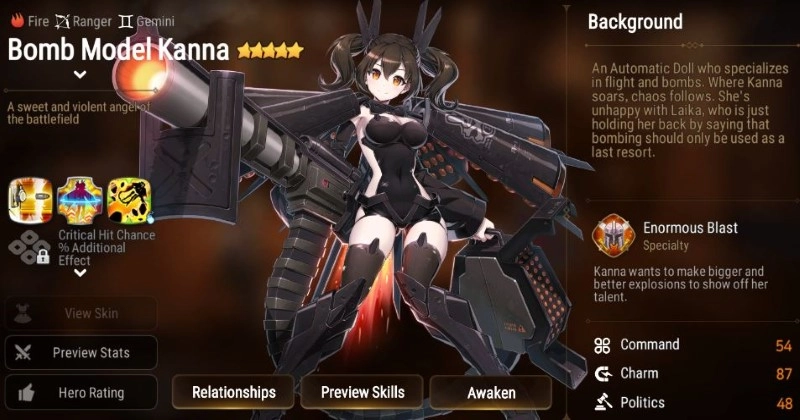Show Kanna's Relationships
The height and width of the screenshot is (420, 800).
(234, 392)
